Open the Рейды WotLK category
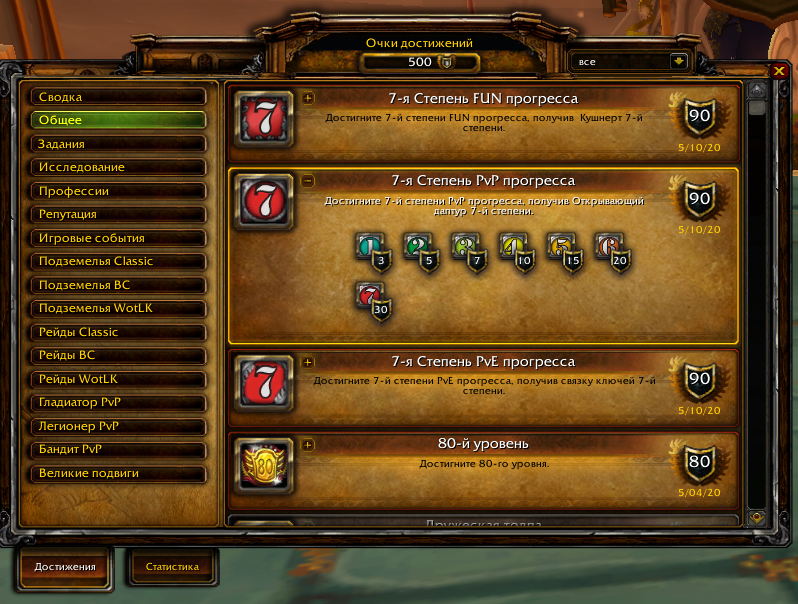 [118, 379]
